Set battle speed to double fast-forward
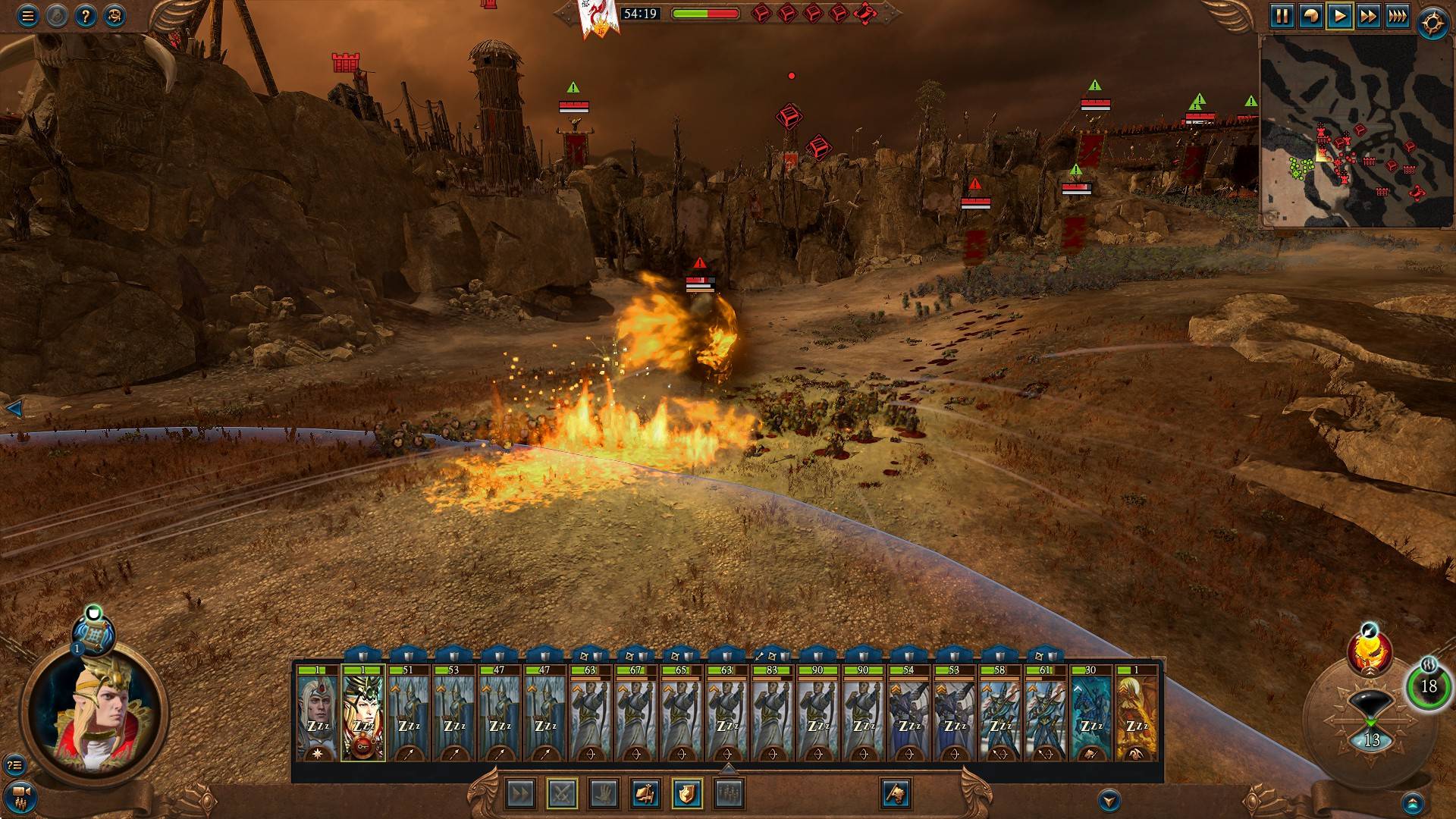This screenshot has height=819, width=1456. click(1368, 16)
